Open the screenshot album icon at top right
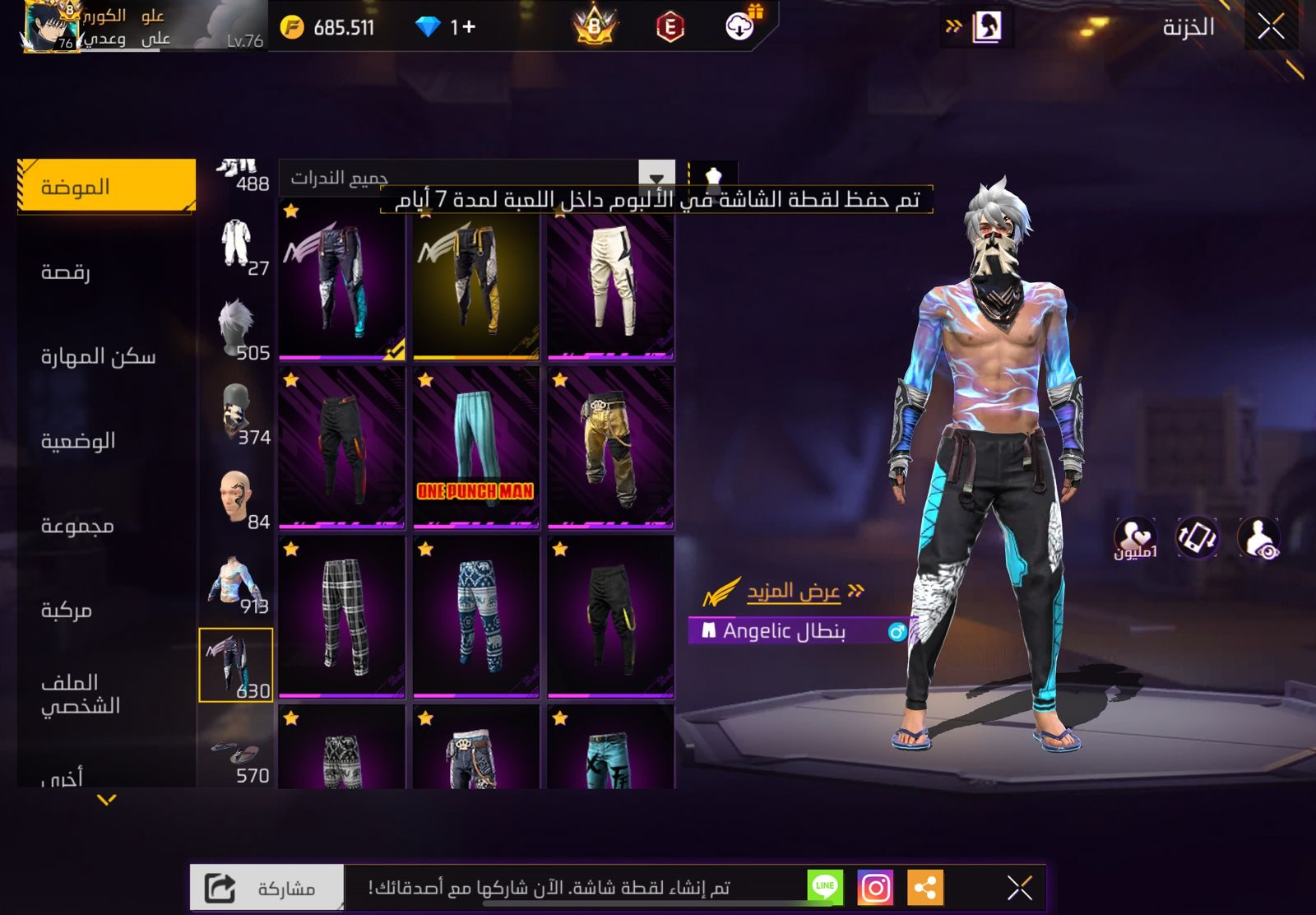 pyautogui.click(x=990, y=26)
